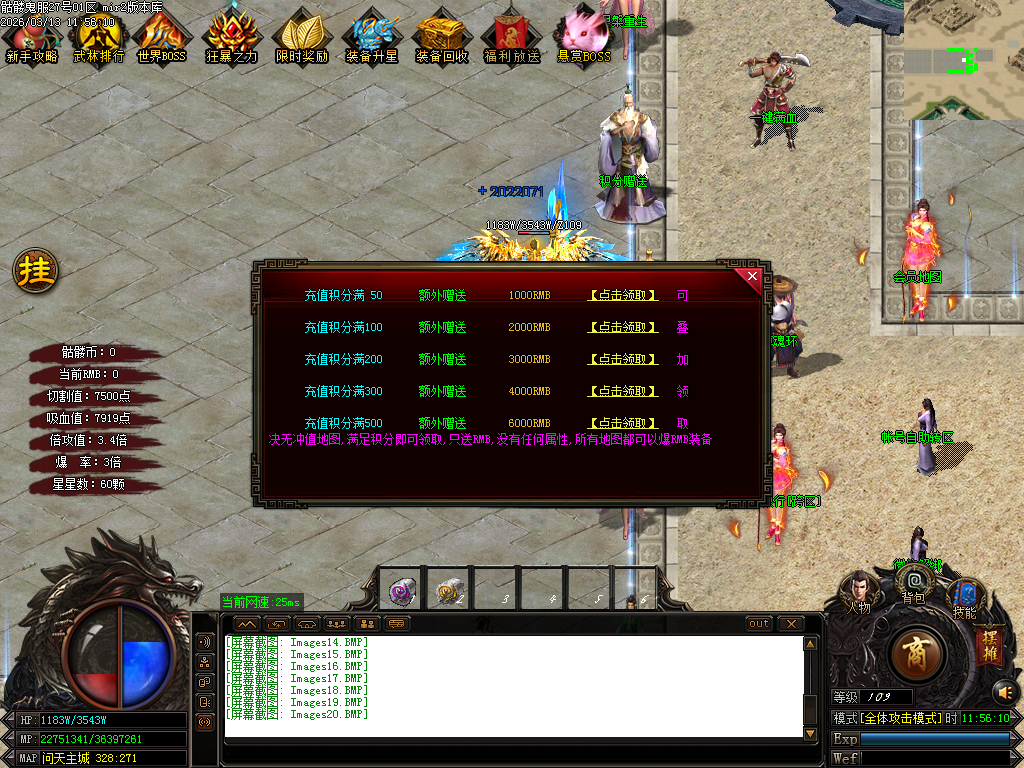Open the 背包 backpack
This screenshot has height=768, width=1024.
coord(913,583)
